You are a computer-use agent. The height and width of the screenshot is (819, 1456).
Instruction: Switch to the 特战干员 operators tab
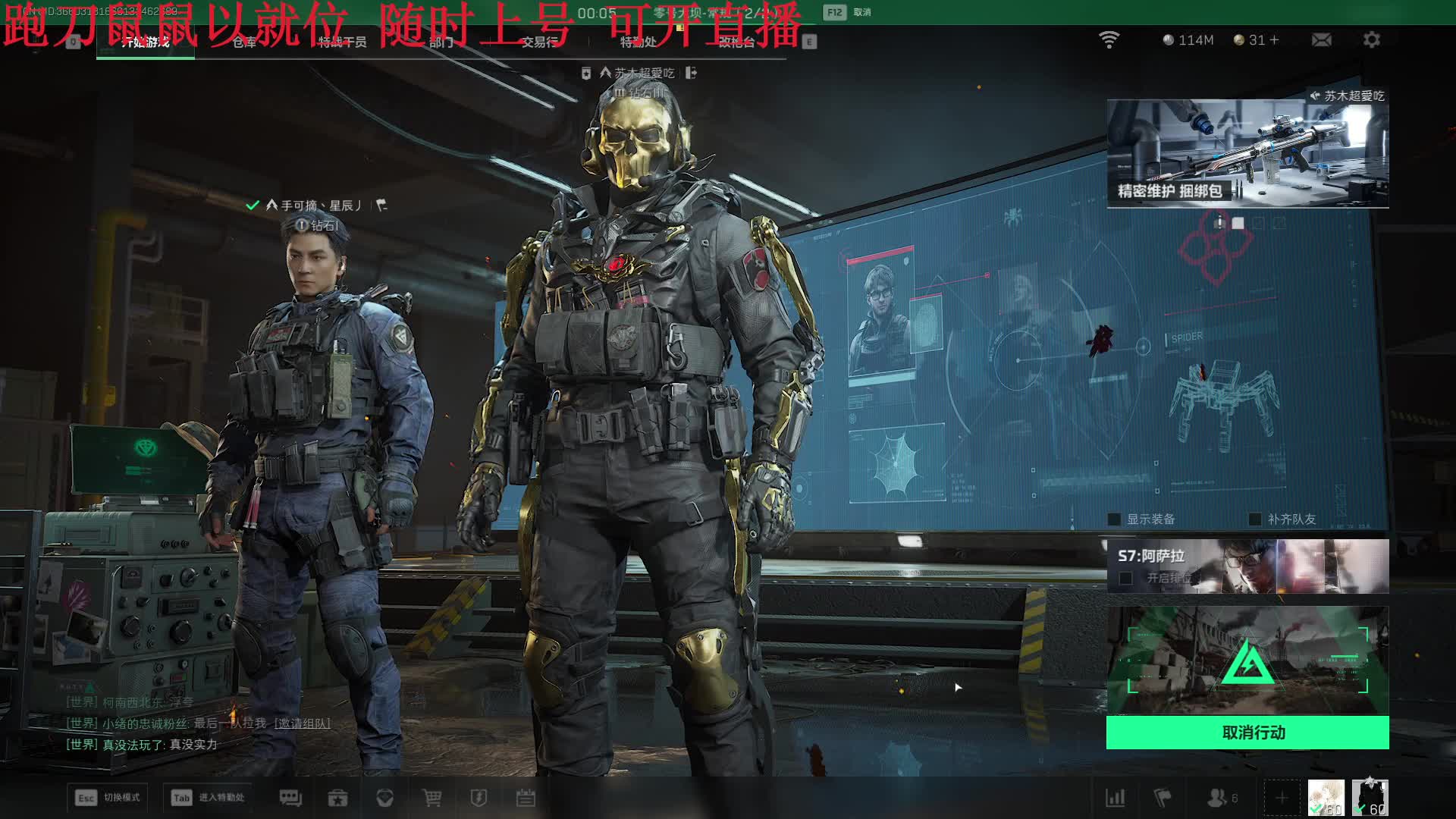point(342,42)
